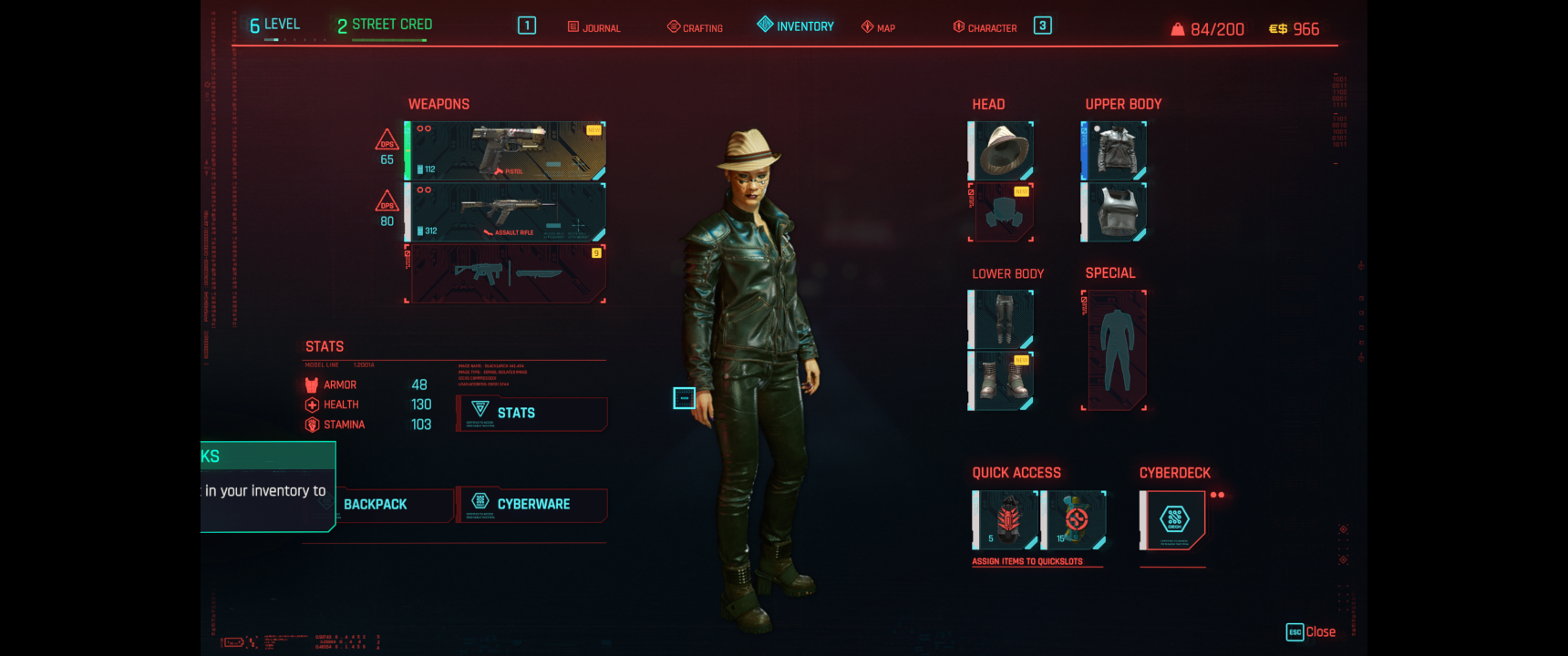This screenshot has width=1568, height=656.
Task: Select the equipped pistol weapon slot
Action: (506, 151)
